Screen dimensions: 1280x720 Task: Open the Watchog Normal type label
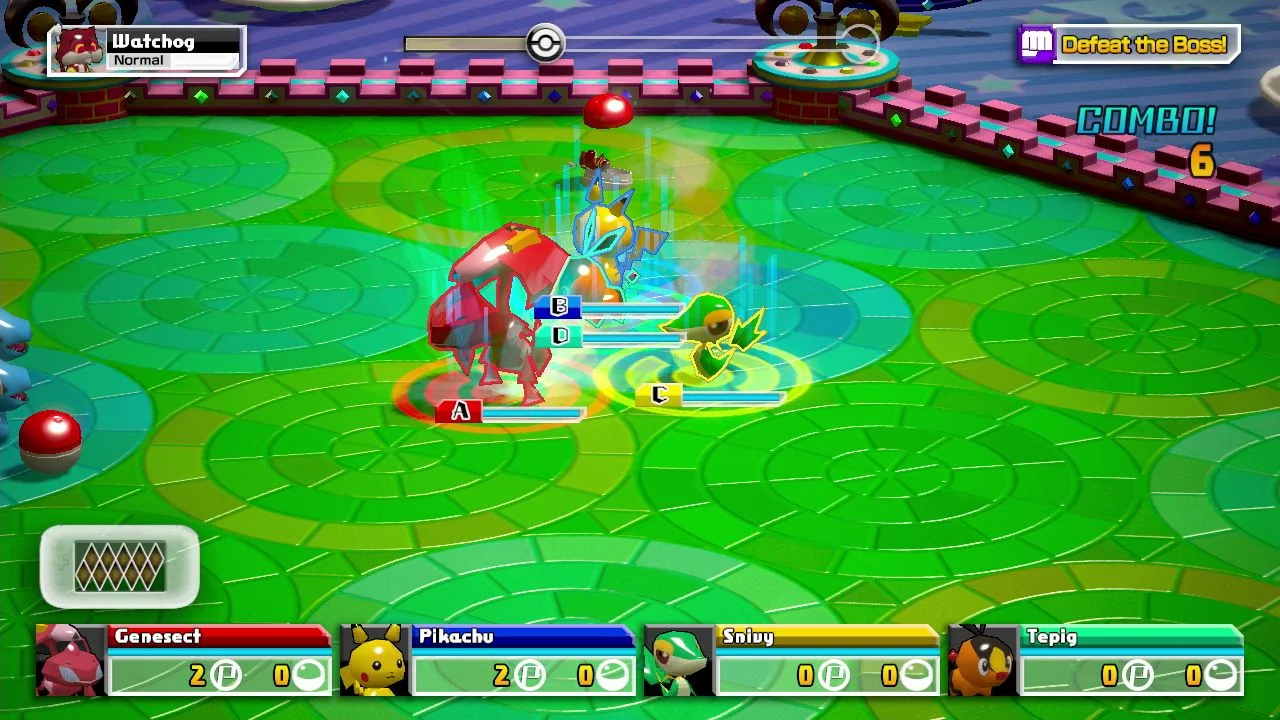[140, 61]
